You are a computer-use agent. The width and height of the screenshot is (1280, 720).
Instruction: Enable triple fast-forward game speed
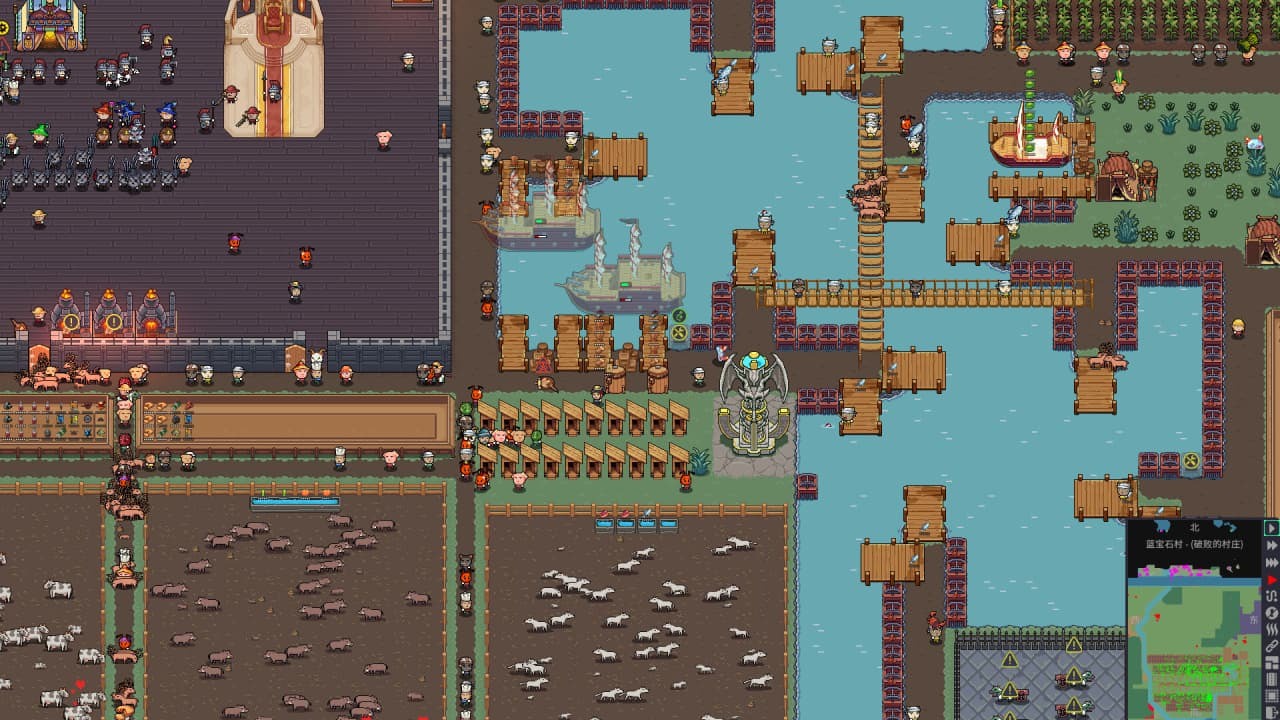1271,561
